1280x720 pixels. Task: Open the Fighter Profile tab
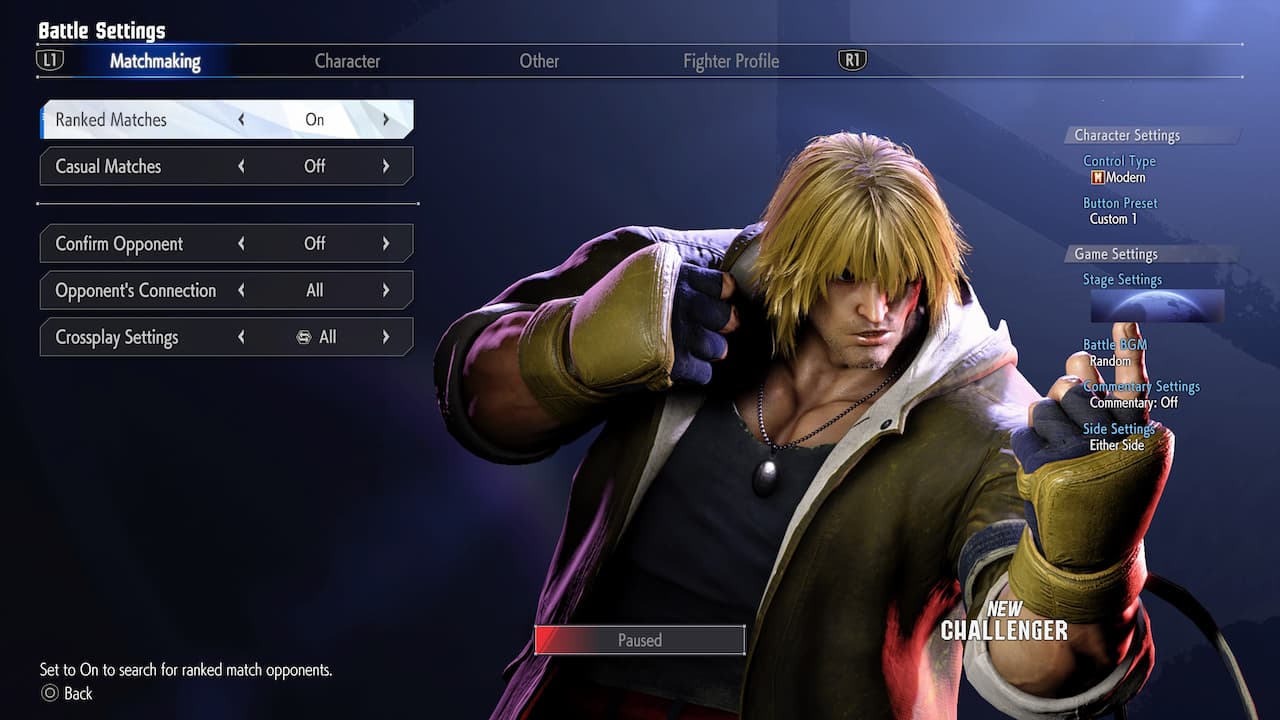[x=731, y=61]
